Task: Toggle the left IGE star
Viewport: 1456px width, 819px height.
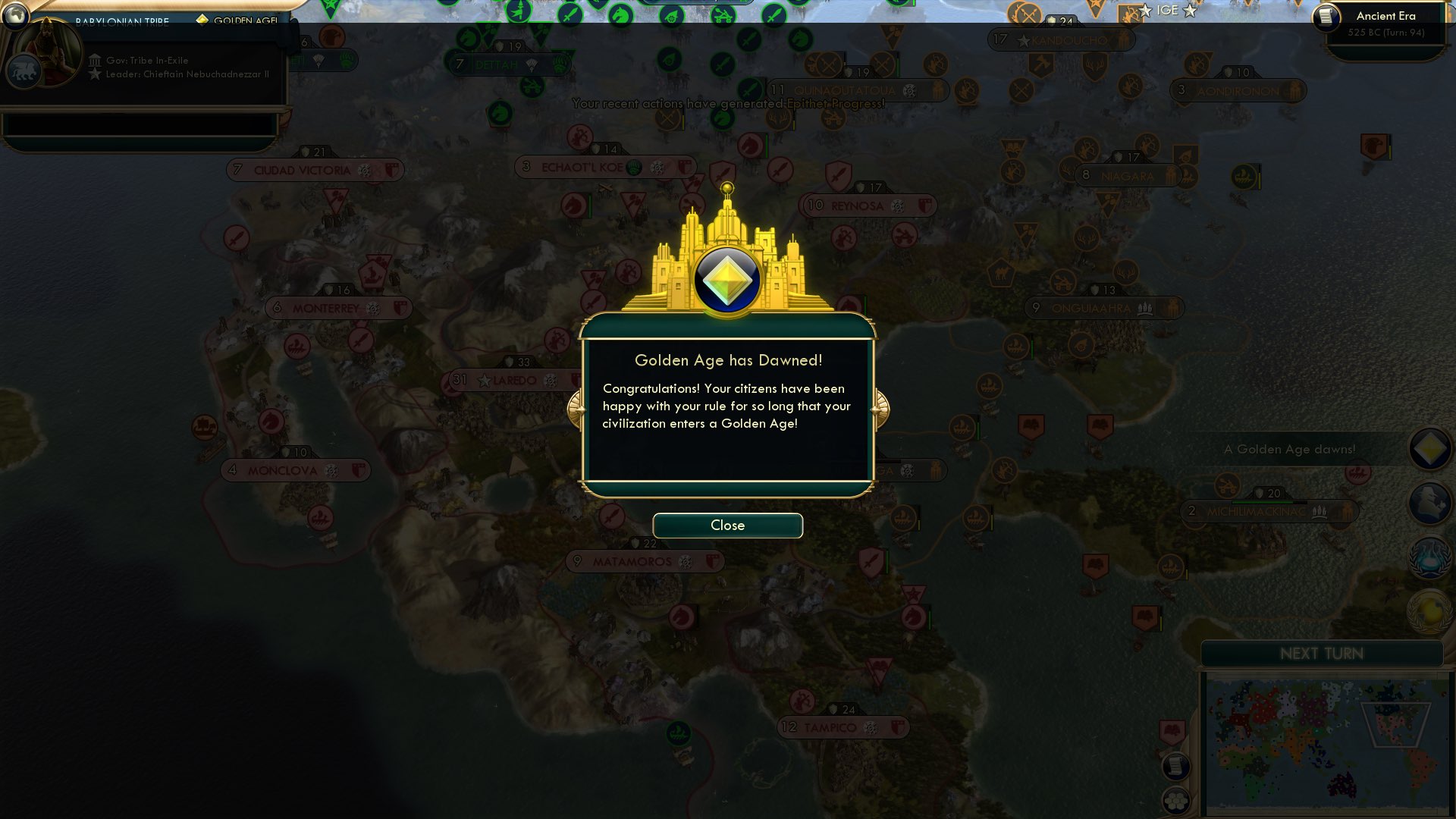Action: (1145, 11)
